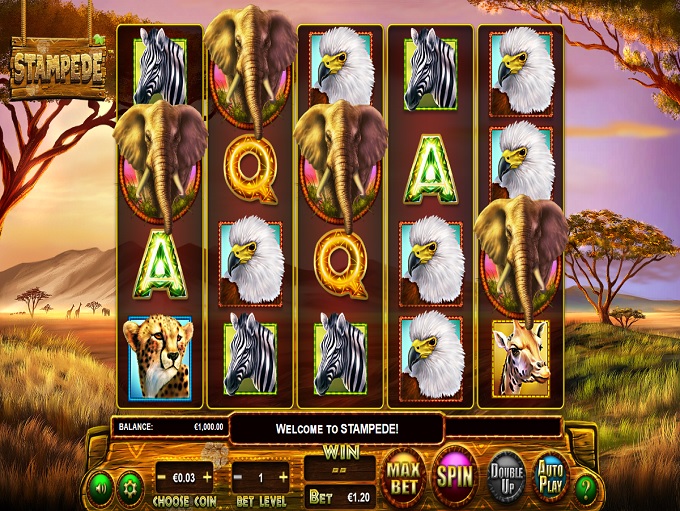This screenshot has height=511, width=680.
Task: Lower the bet level with minus
Action: (239, 477)
